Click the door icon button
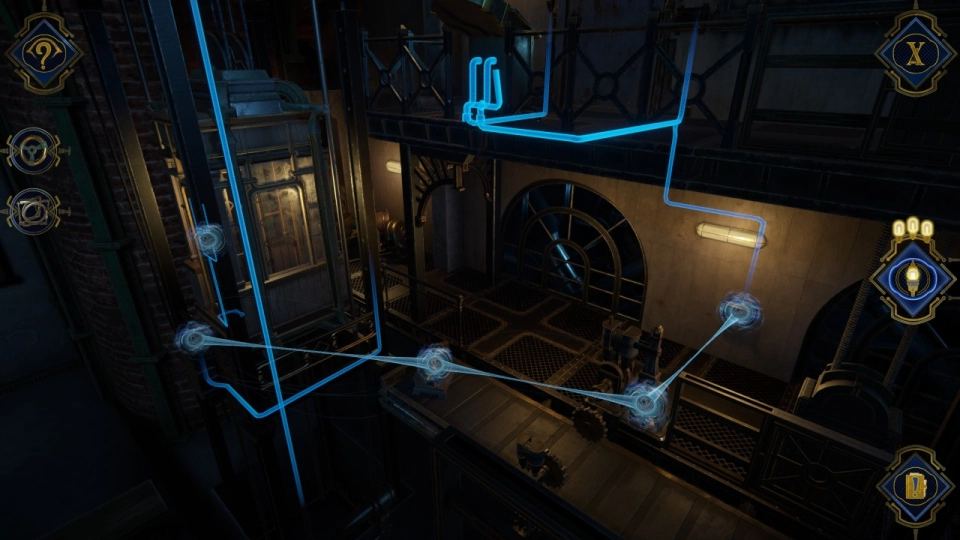Screen dimensions: 960x540 click(914, 487)
